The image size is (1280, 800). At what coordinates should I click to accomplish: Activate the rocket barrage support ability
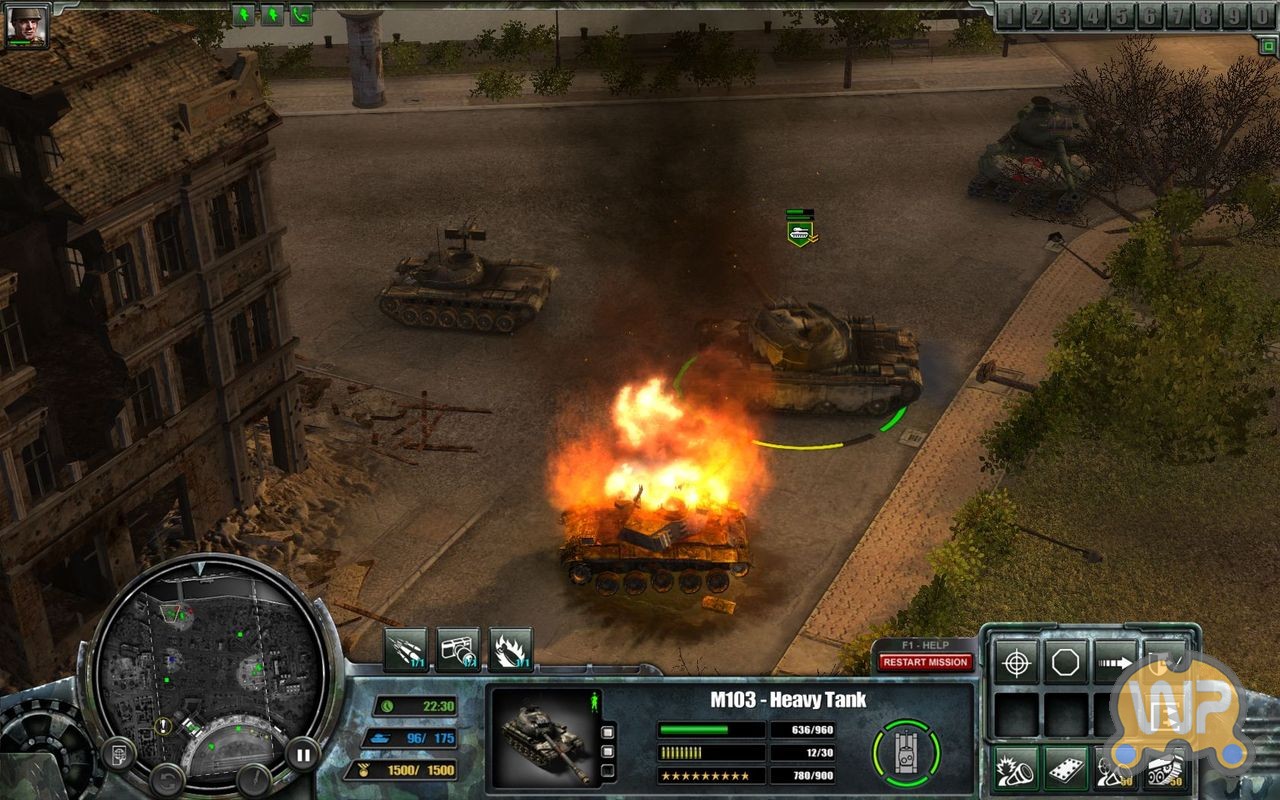click(405, 650)
